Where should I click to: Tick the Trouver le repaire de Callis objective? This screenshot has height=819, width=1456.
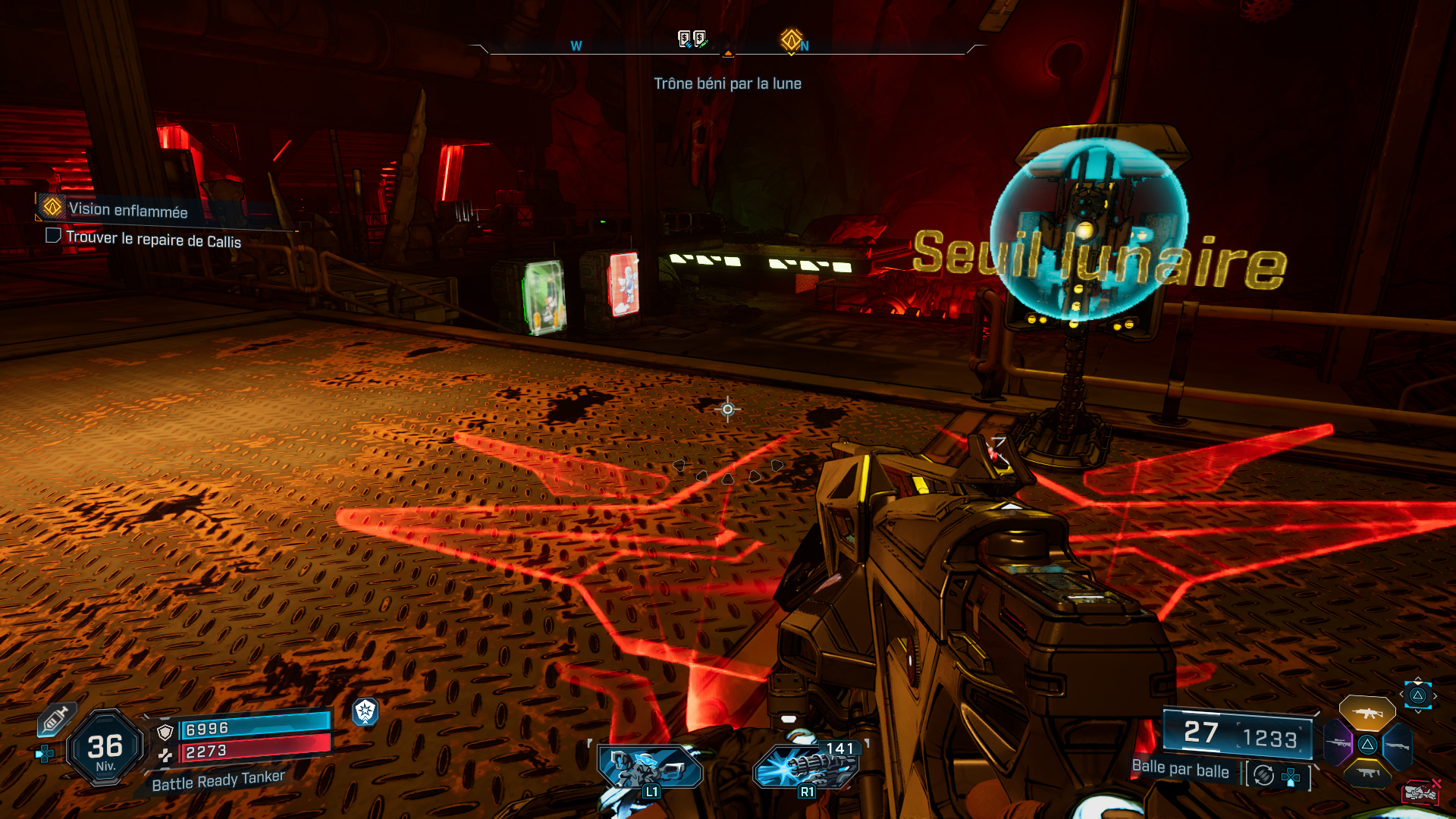pyautogui.click(x=53, y=236)
